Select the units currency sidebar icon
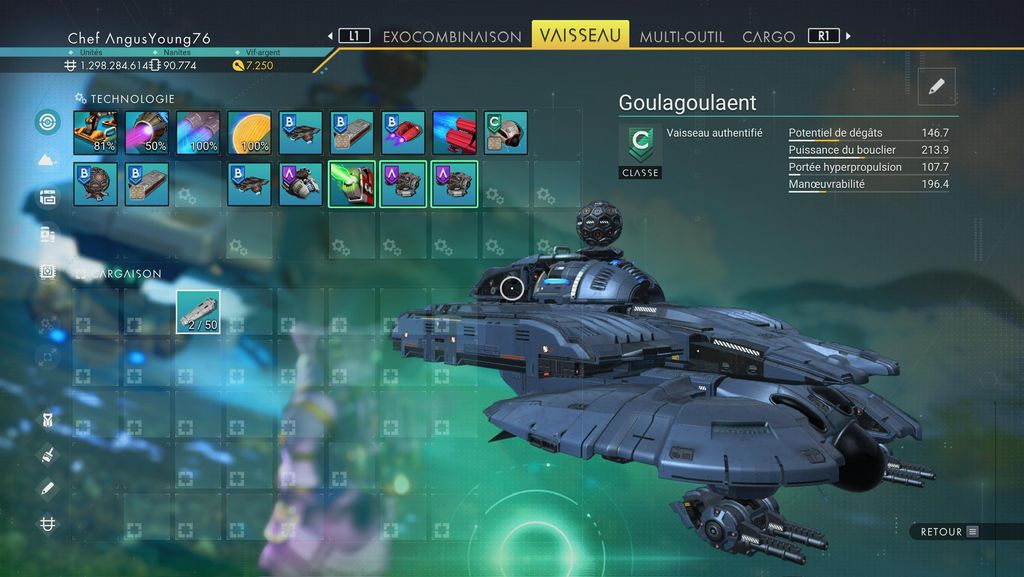This screenshot has width=1024, height=577. [x=47, y=523]
